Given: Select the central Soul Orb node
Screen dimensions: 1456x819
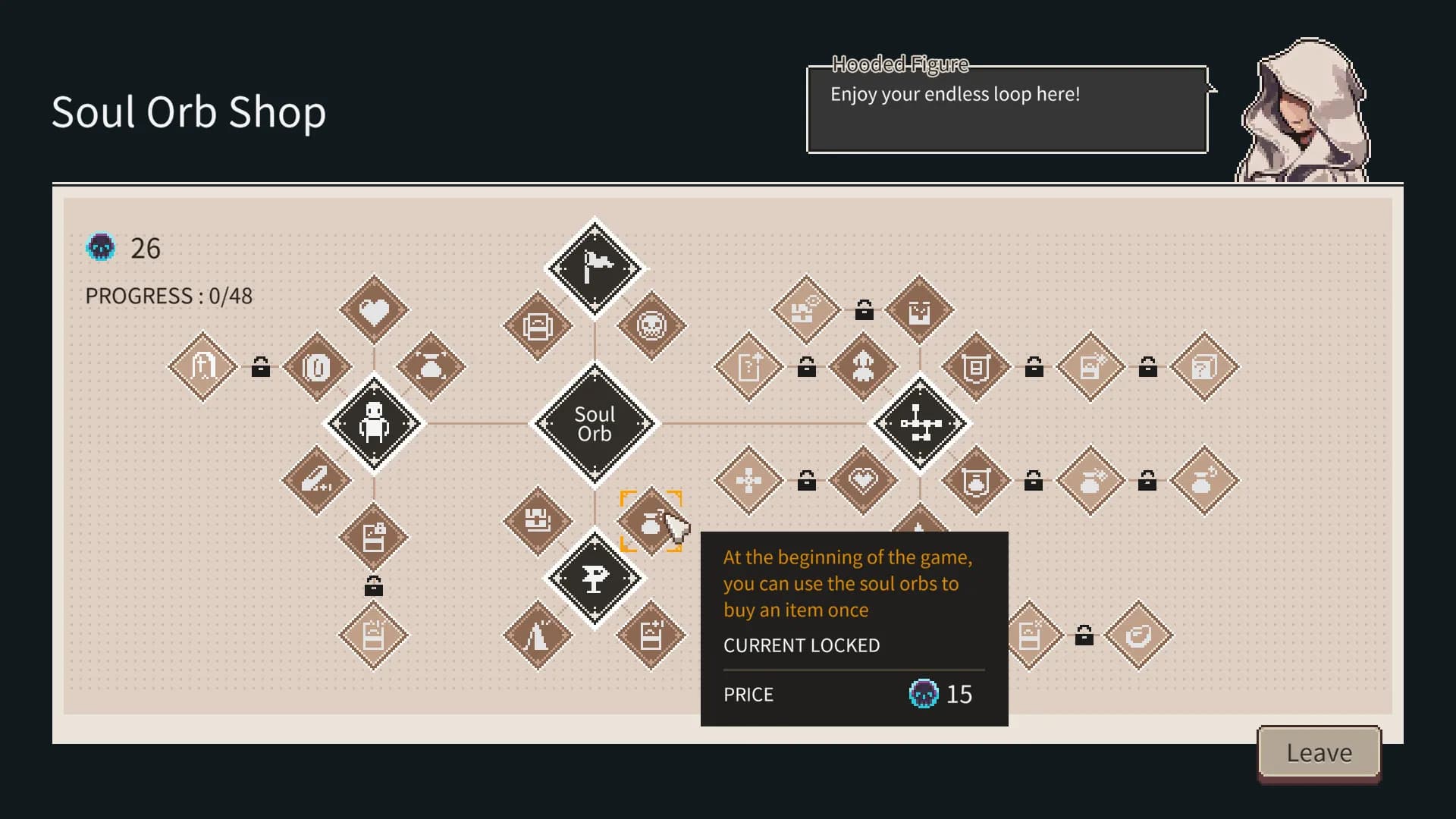Looking at the screenshot, I should click(595, 424).
